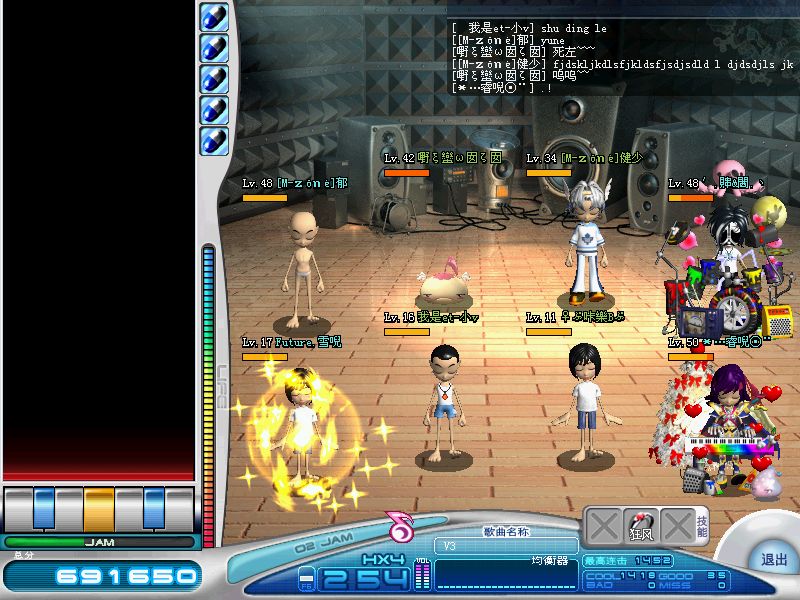Activate the 狂风 skill icon
The image size is (800, 600).
point(640,526)
